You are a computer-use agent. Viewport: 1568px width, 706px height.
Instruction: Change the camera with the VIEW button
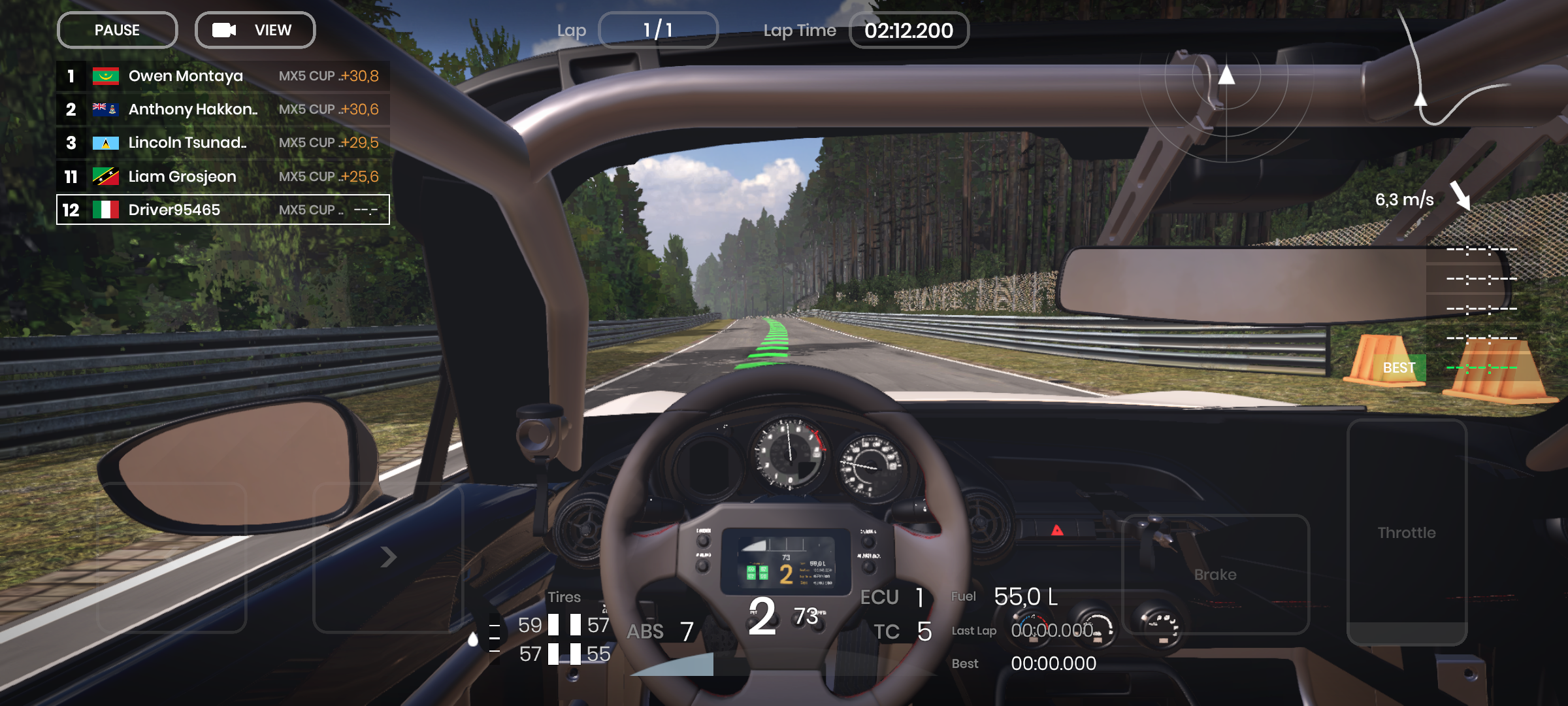point(255,30)
